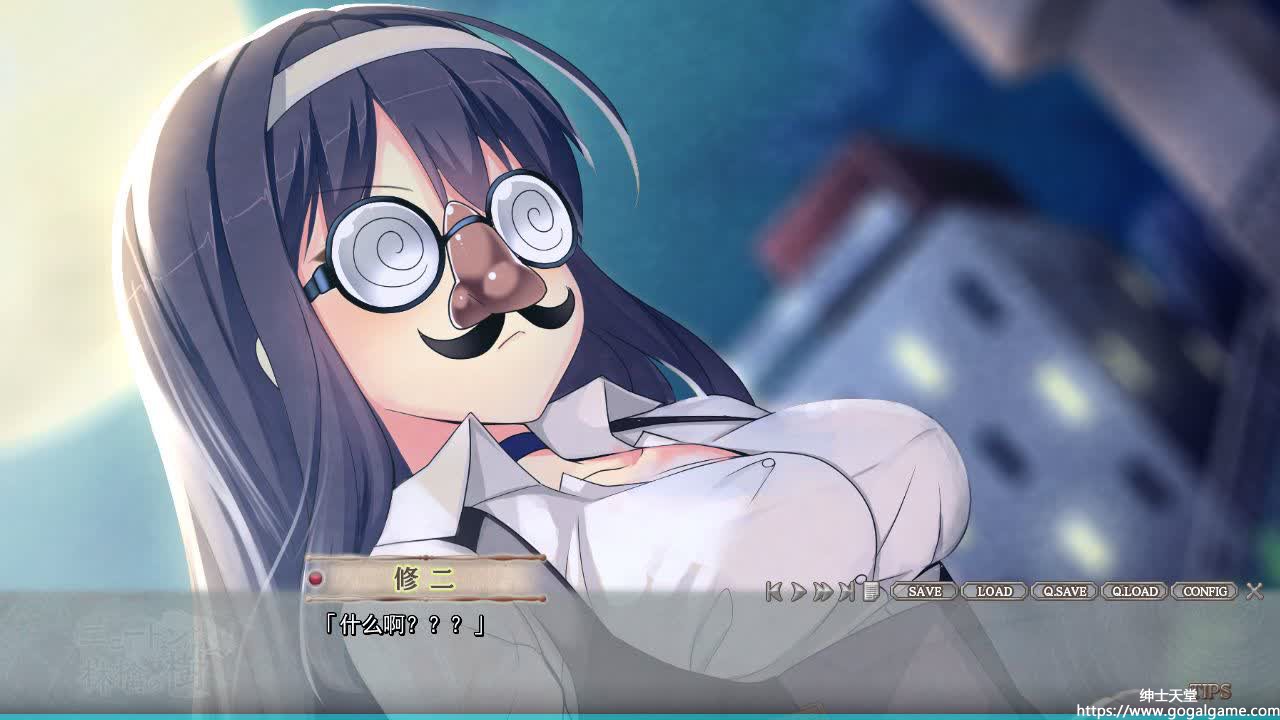Skip to next scene with the arrow-bar icon
Image resolution: width=1280 pixels, height=720 pixels.
(x=847, y=592)
